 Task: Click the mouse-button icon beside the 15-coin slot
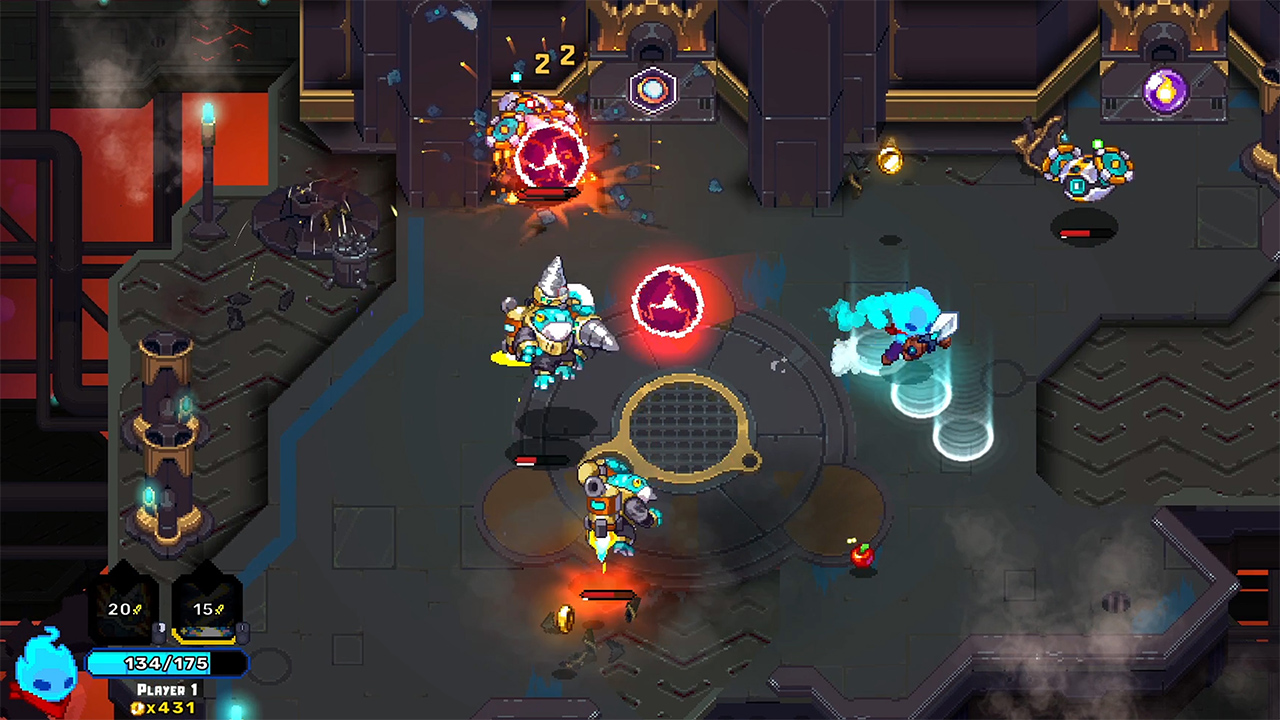(x=243, y=633)
